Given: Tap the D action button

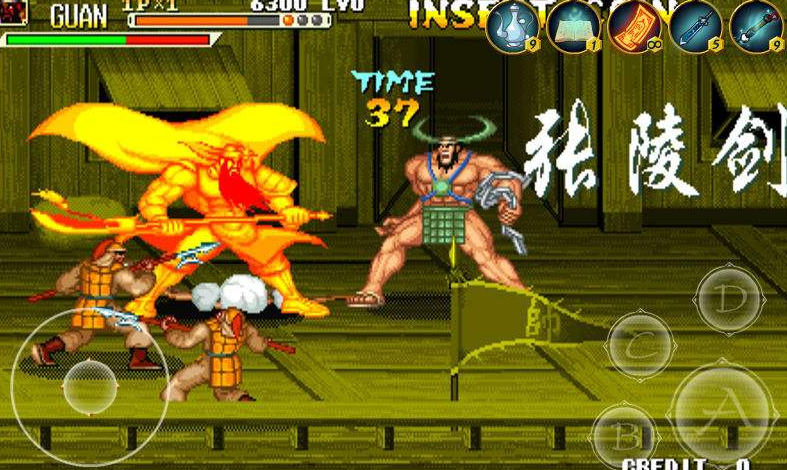Looking at the screenshot, I should tap(730, 298).
